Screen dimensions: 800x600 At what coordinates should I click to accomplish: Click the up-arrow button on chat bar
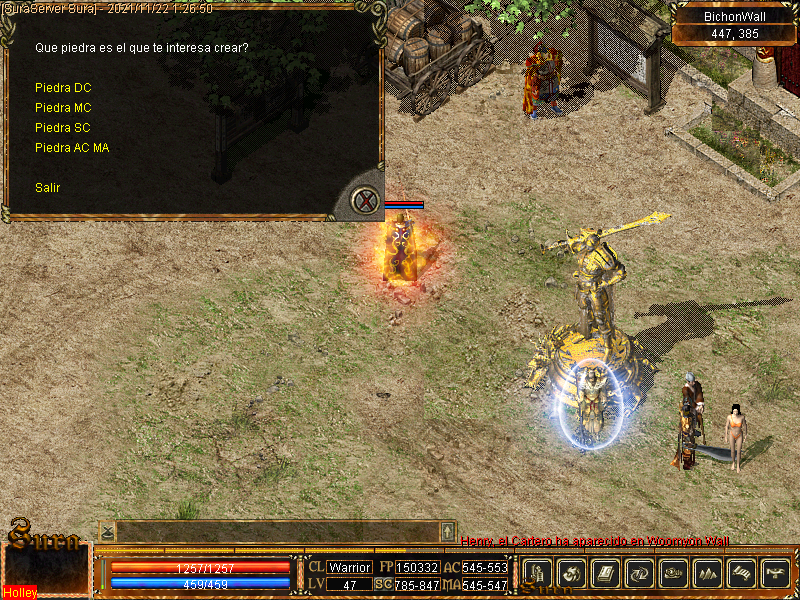[448, 531]
